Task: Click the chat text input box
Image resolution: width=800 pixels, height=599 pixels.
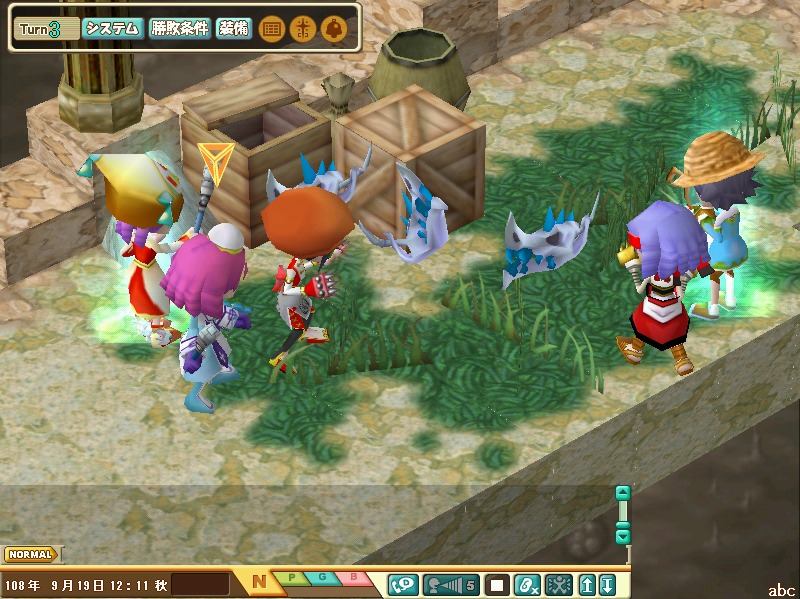Action: [200, 584]
